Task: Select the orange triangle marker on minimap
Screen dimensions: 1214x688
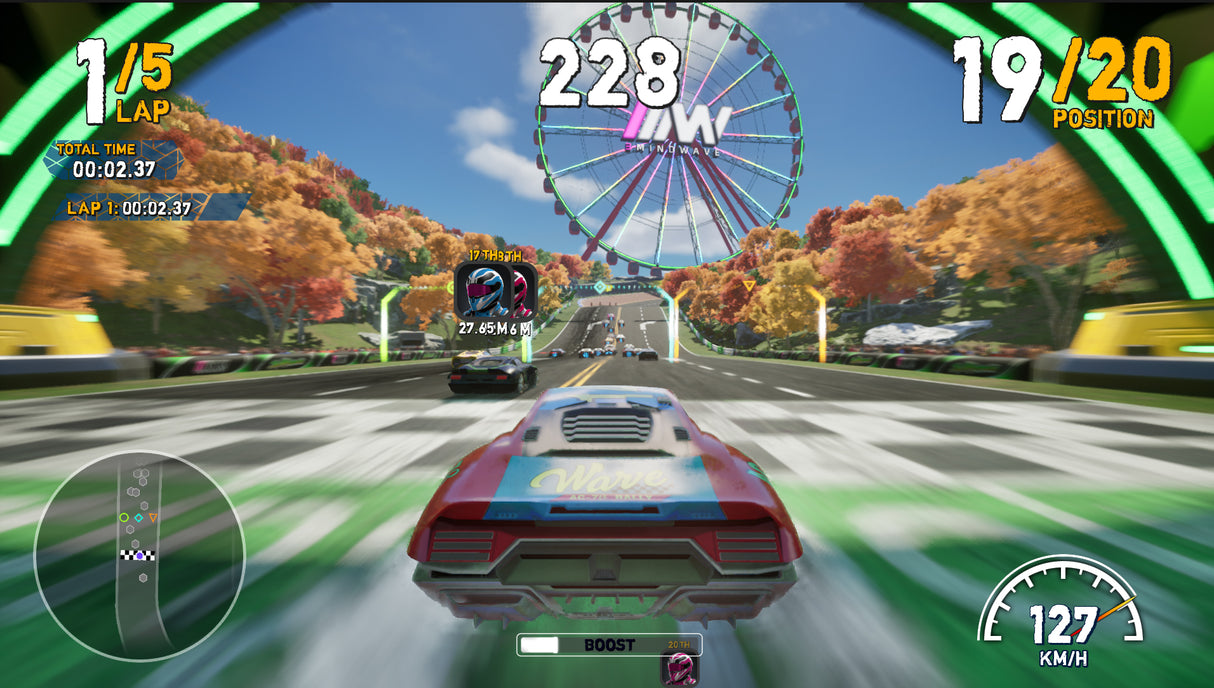Action: pyautogui.click(x=153, y=517)
